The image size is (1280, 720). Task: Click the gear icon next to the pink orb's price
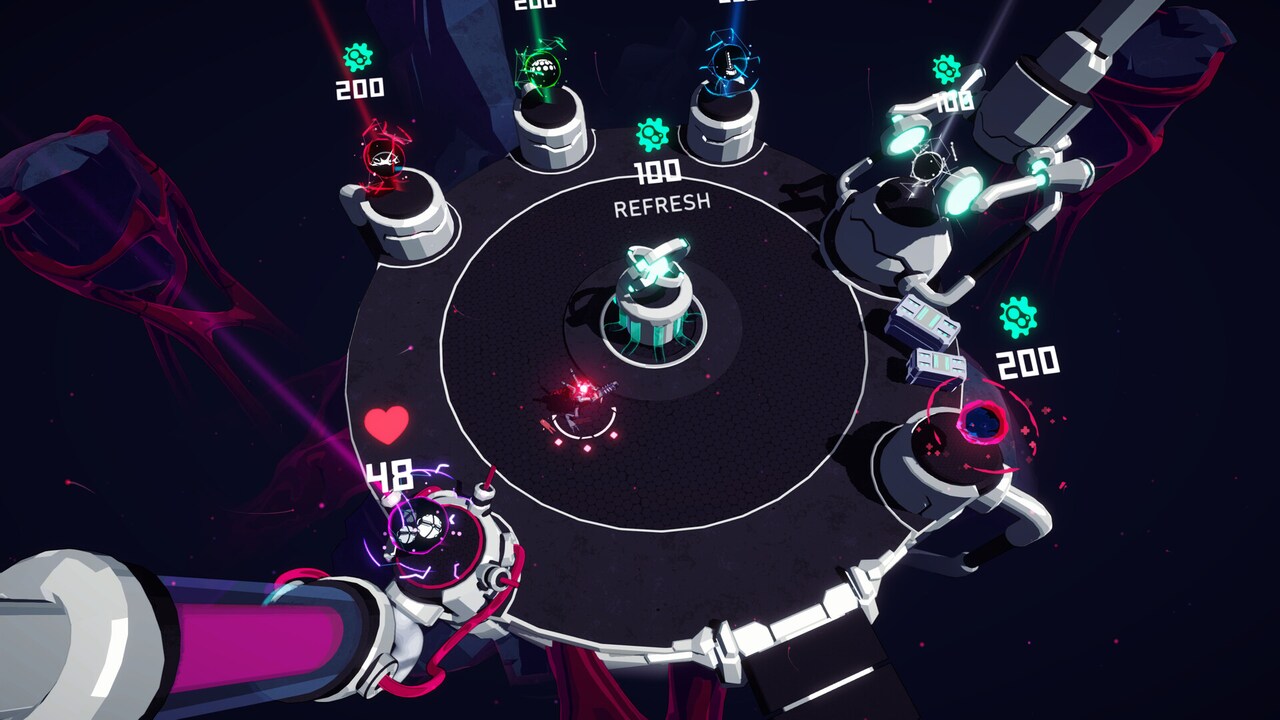[x=1018, y=317]
